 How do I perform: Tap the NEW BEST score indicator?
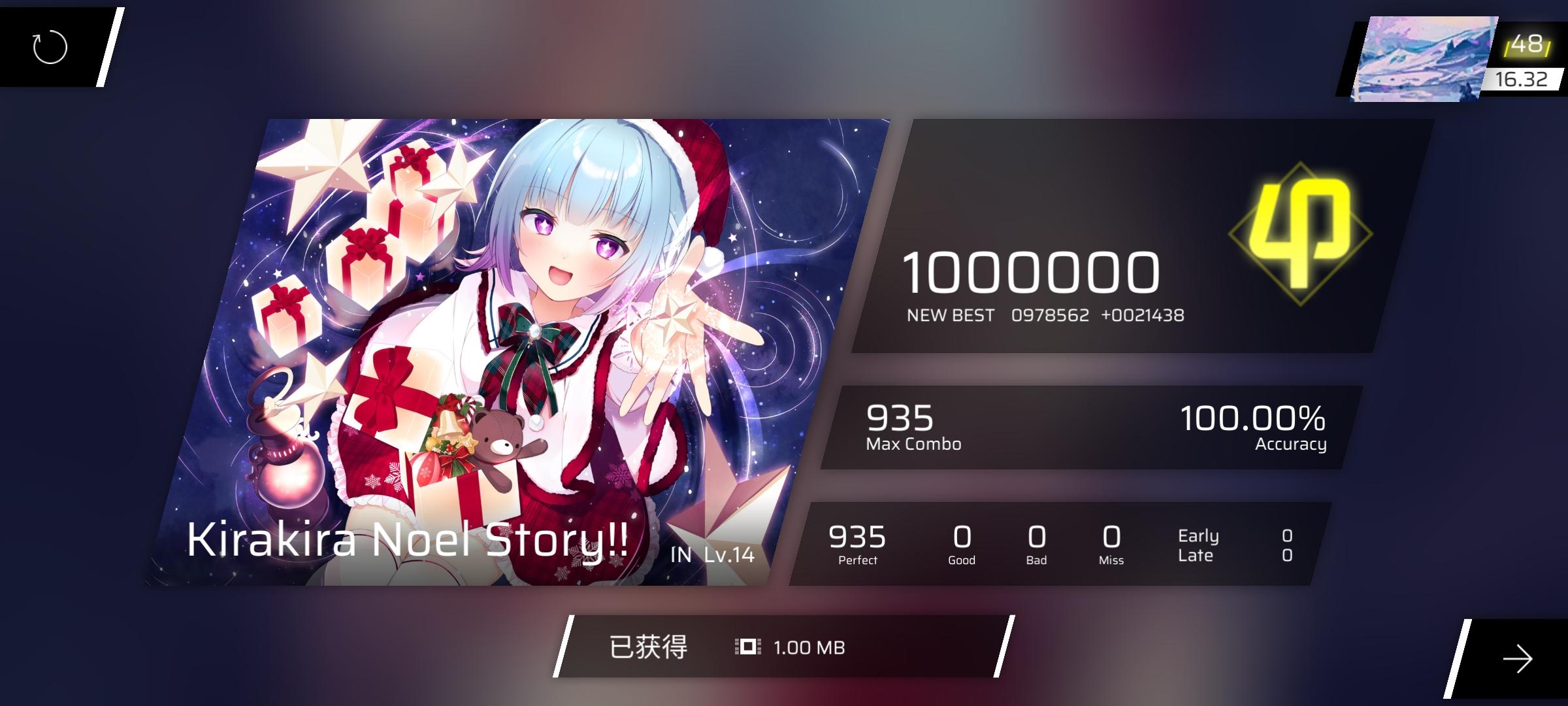(x=951, y=315)
